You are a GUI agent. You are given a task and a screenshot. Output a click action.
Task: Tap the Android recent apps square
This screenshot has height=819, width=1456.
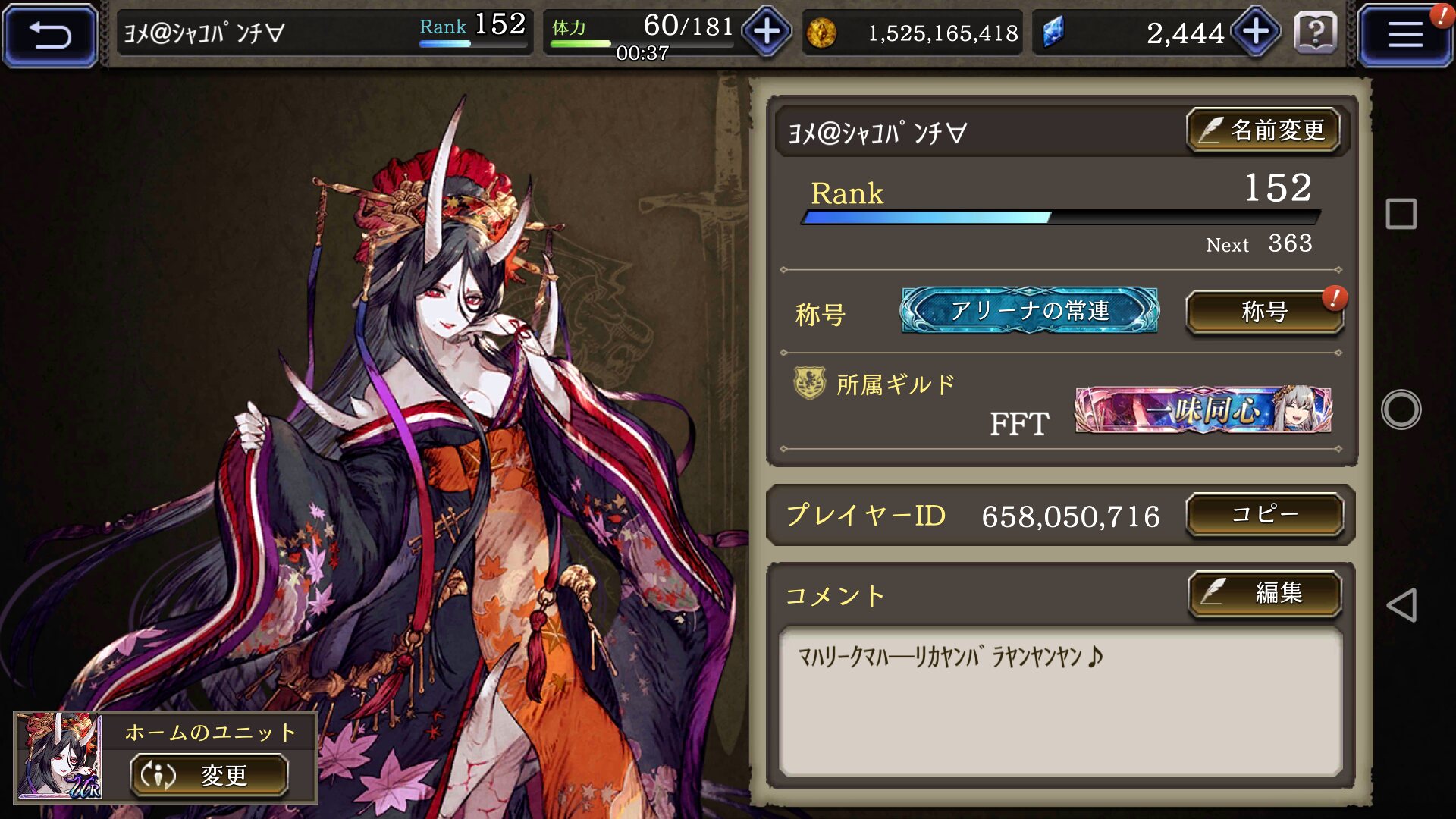[1401, 214]
